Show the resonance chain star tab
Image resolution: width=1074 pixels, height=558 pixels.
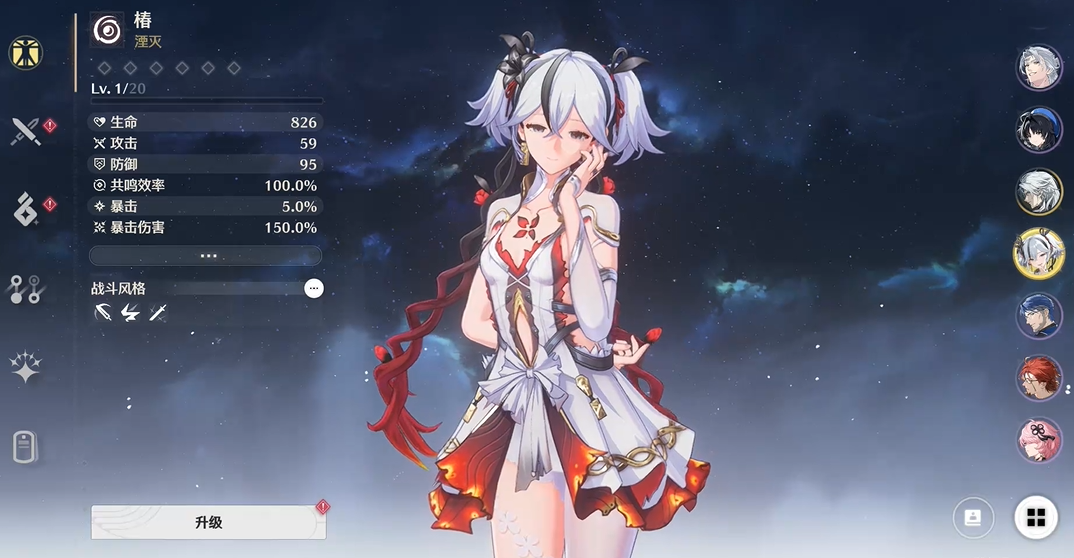click(26, 368)
